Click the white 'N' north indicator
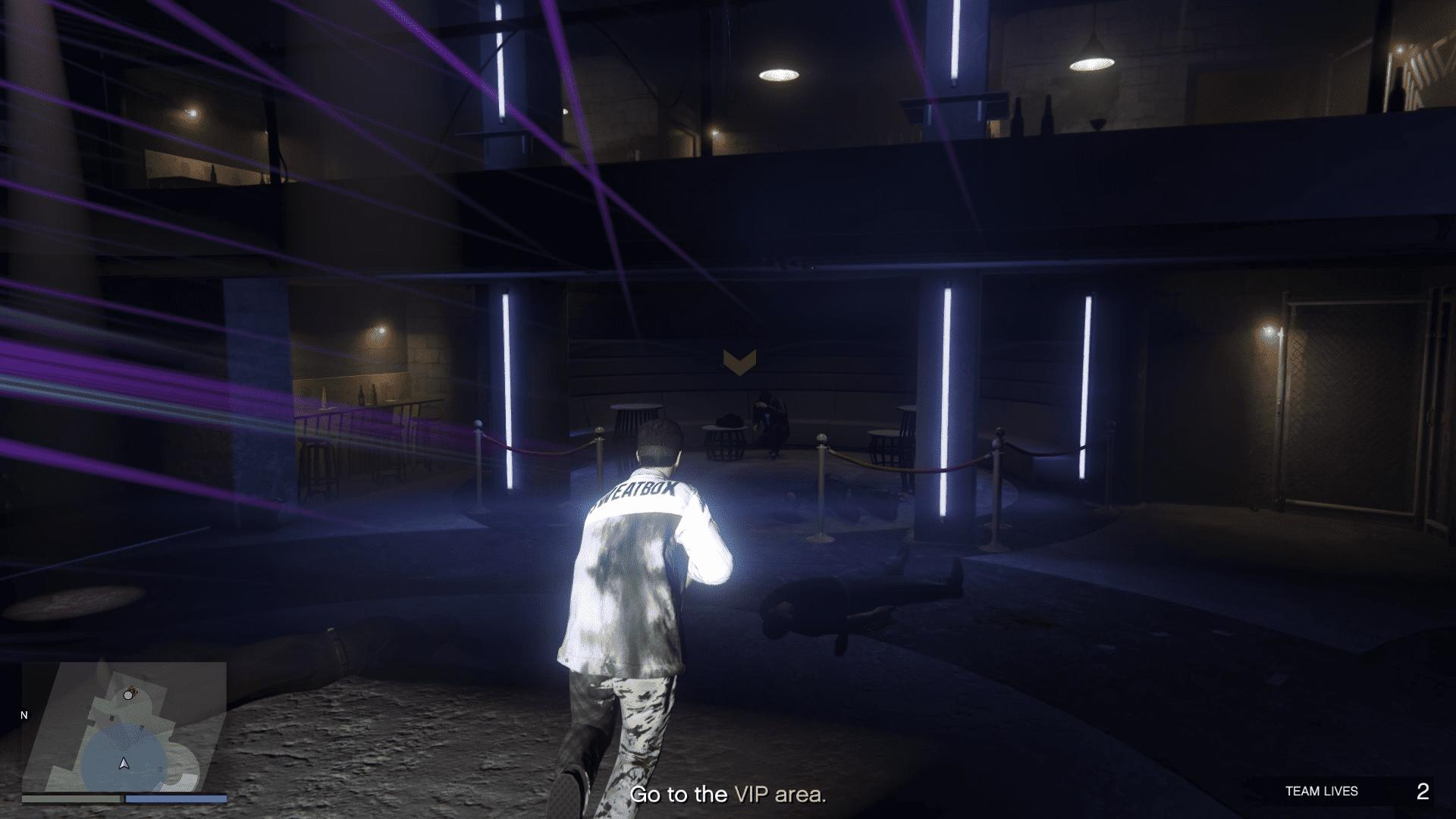The width and height of the screenshot is (1456, 819). pyautogui.click(x=23, y=714)
